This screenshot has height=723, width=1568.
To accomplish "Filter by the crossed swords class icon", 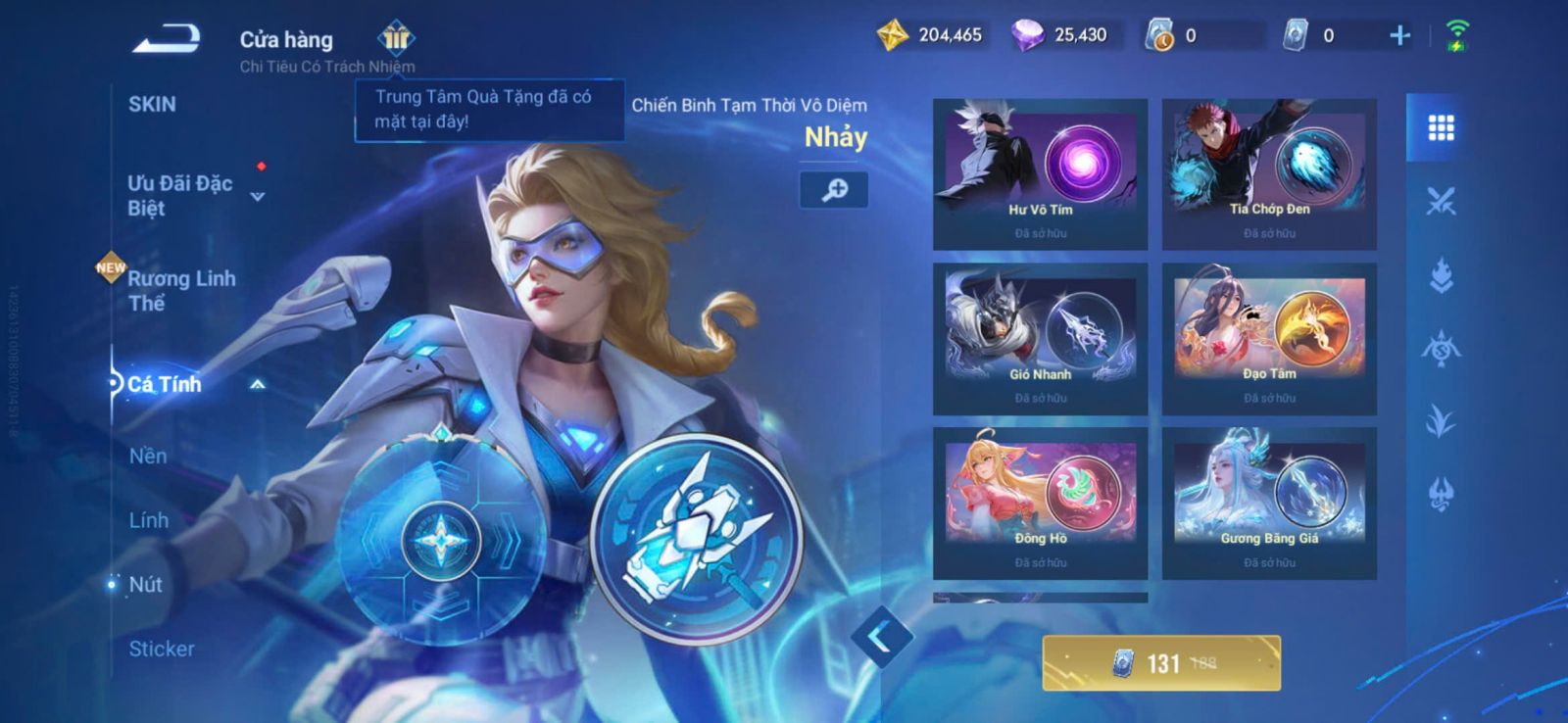I will [x=1441, y=202].
